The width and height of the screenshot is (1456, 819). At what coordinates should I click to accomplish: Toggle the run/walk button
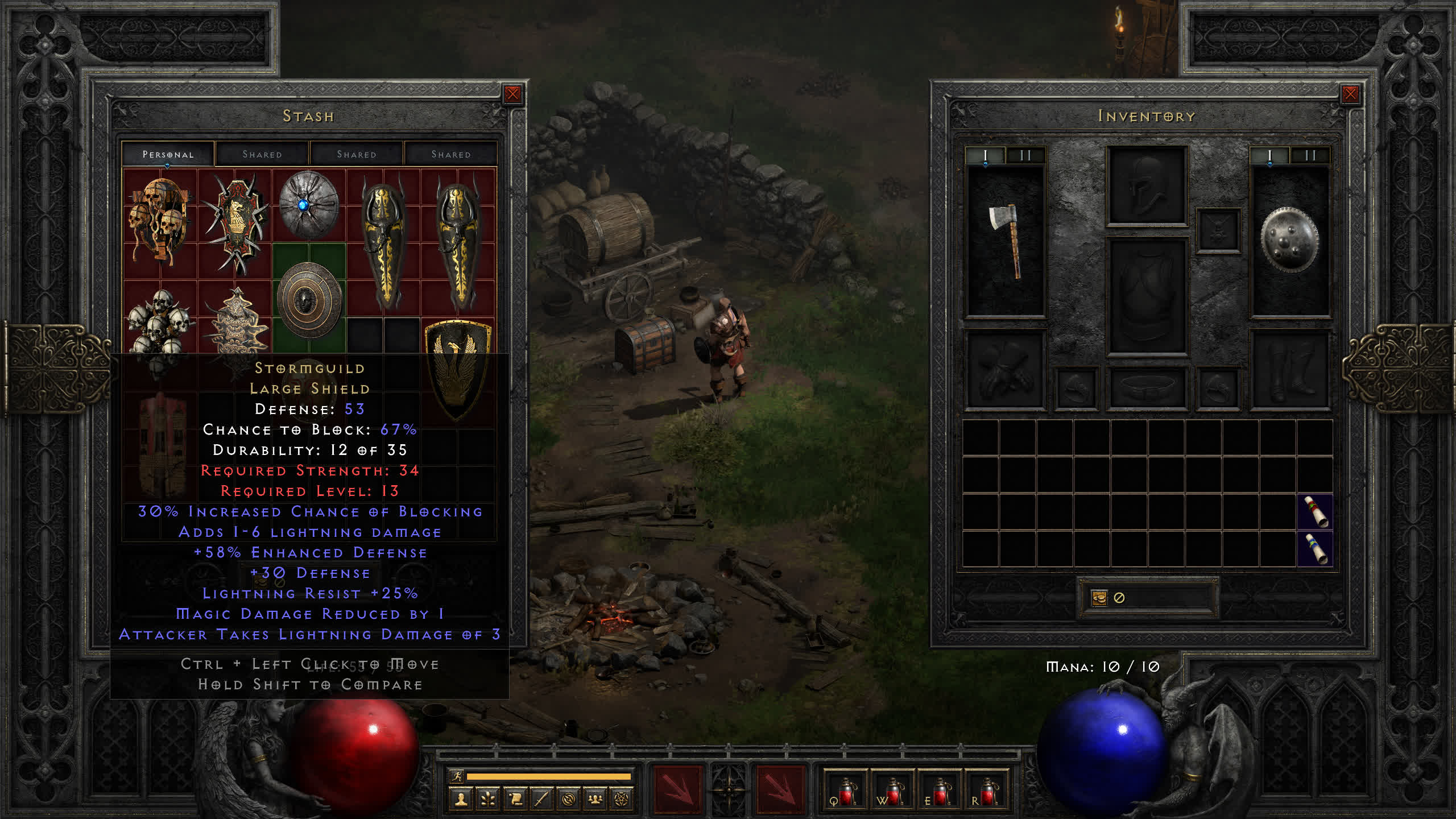tap(457, 776)
